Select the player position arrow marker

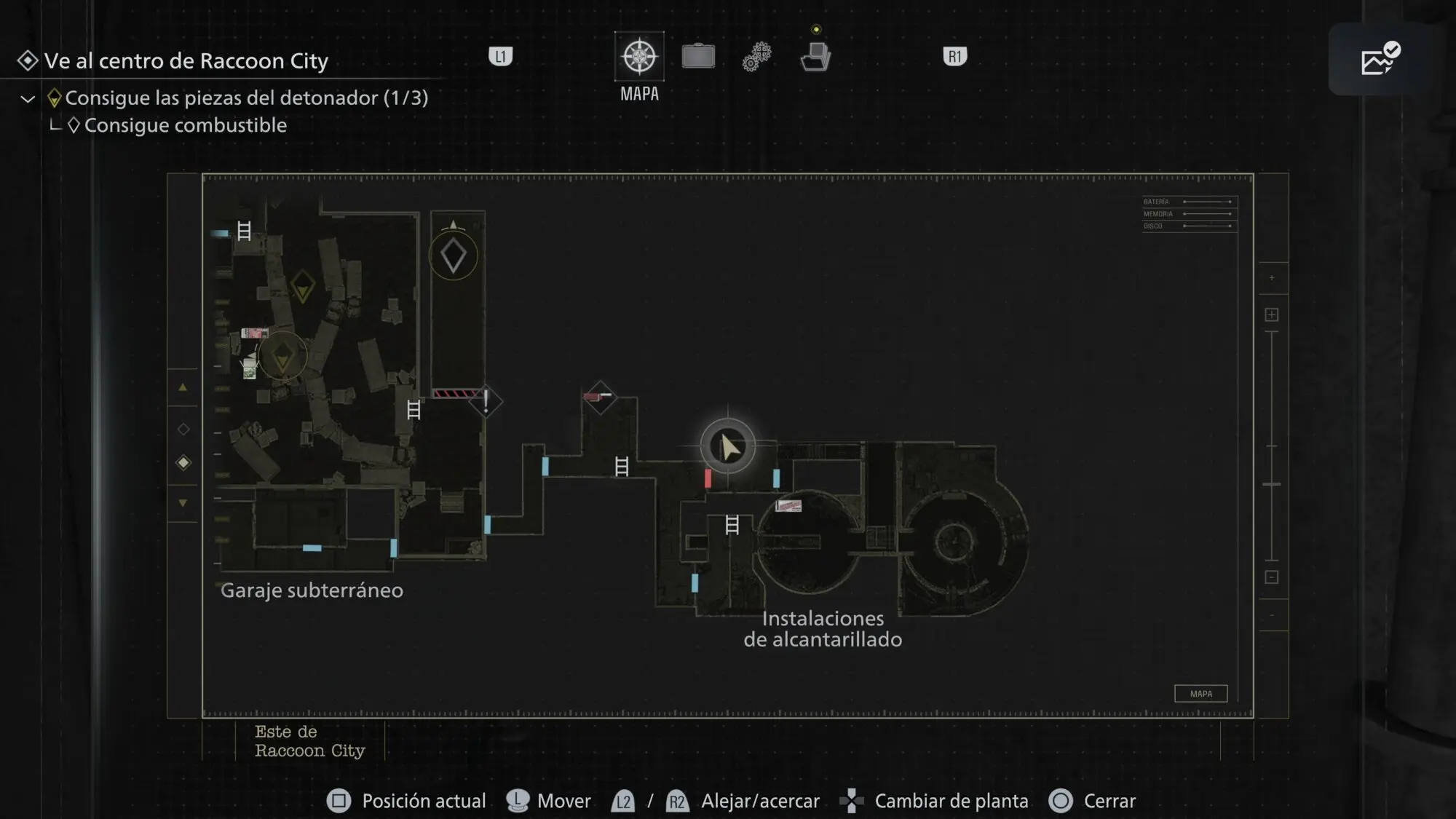pos(727,446)
